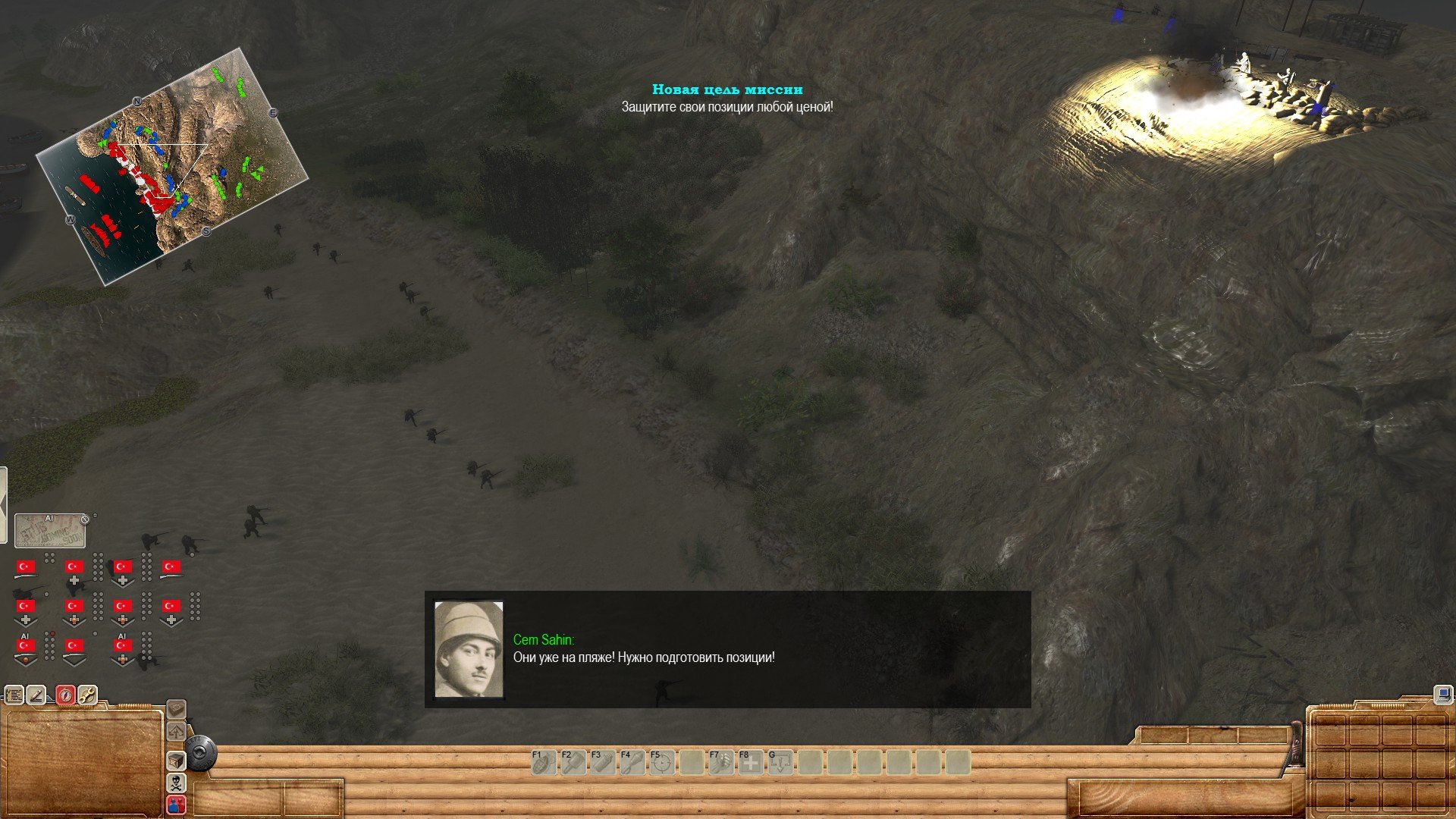Click the round metal dial knob
This screenshot has width=1456, height=819.
[201, 754]
